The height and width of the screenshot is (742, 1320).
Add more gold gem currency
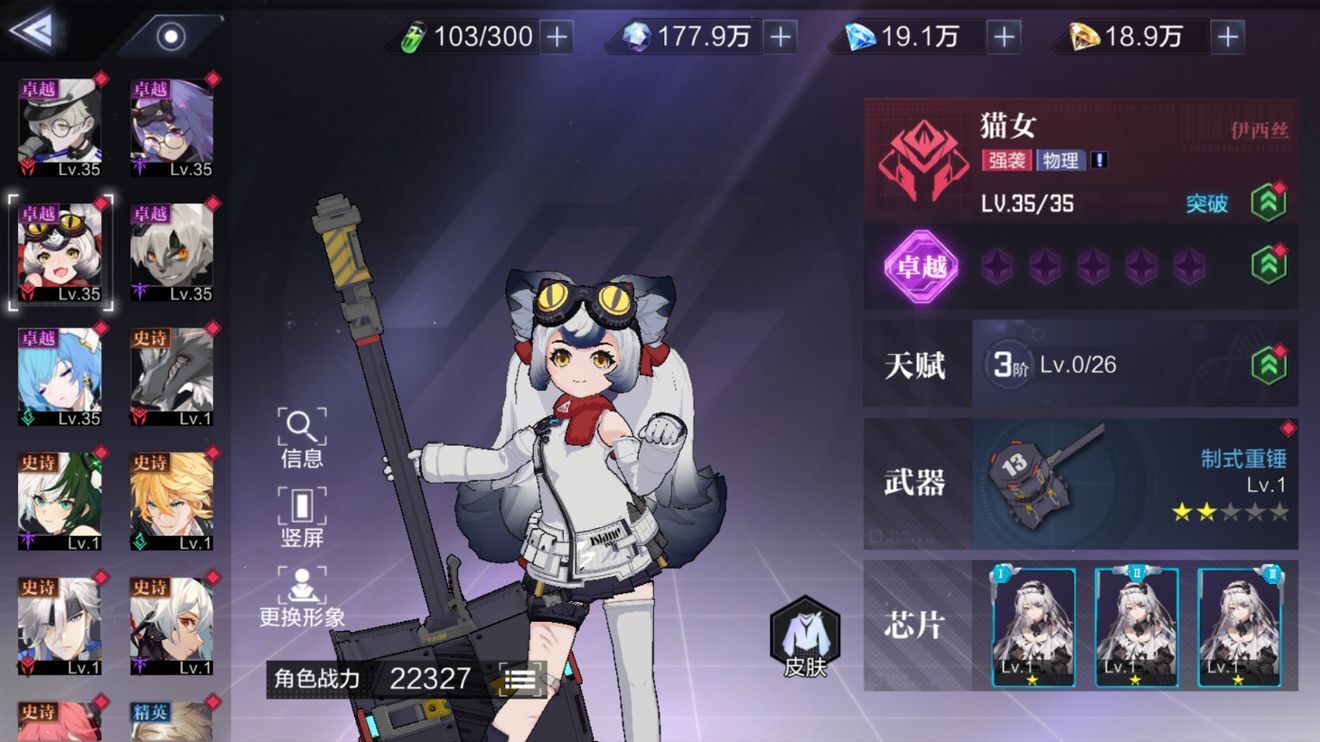[1227, 38]
